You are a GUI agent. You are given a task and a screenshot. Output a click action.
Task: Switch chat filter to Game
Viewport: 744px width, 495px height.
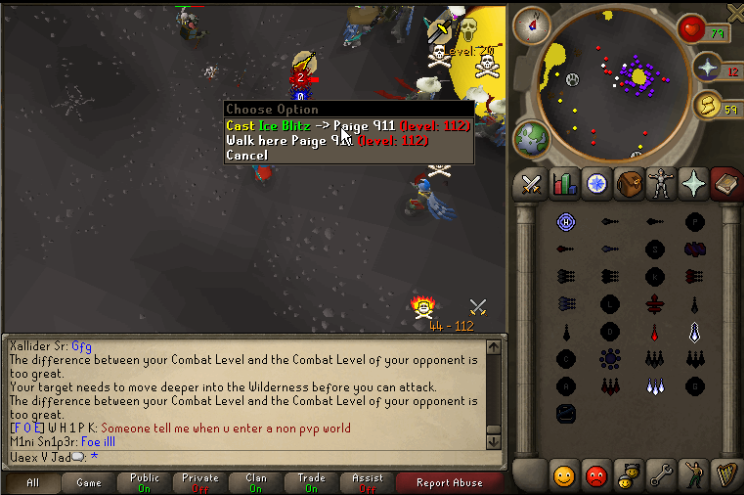(x=88, y=483)
